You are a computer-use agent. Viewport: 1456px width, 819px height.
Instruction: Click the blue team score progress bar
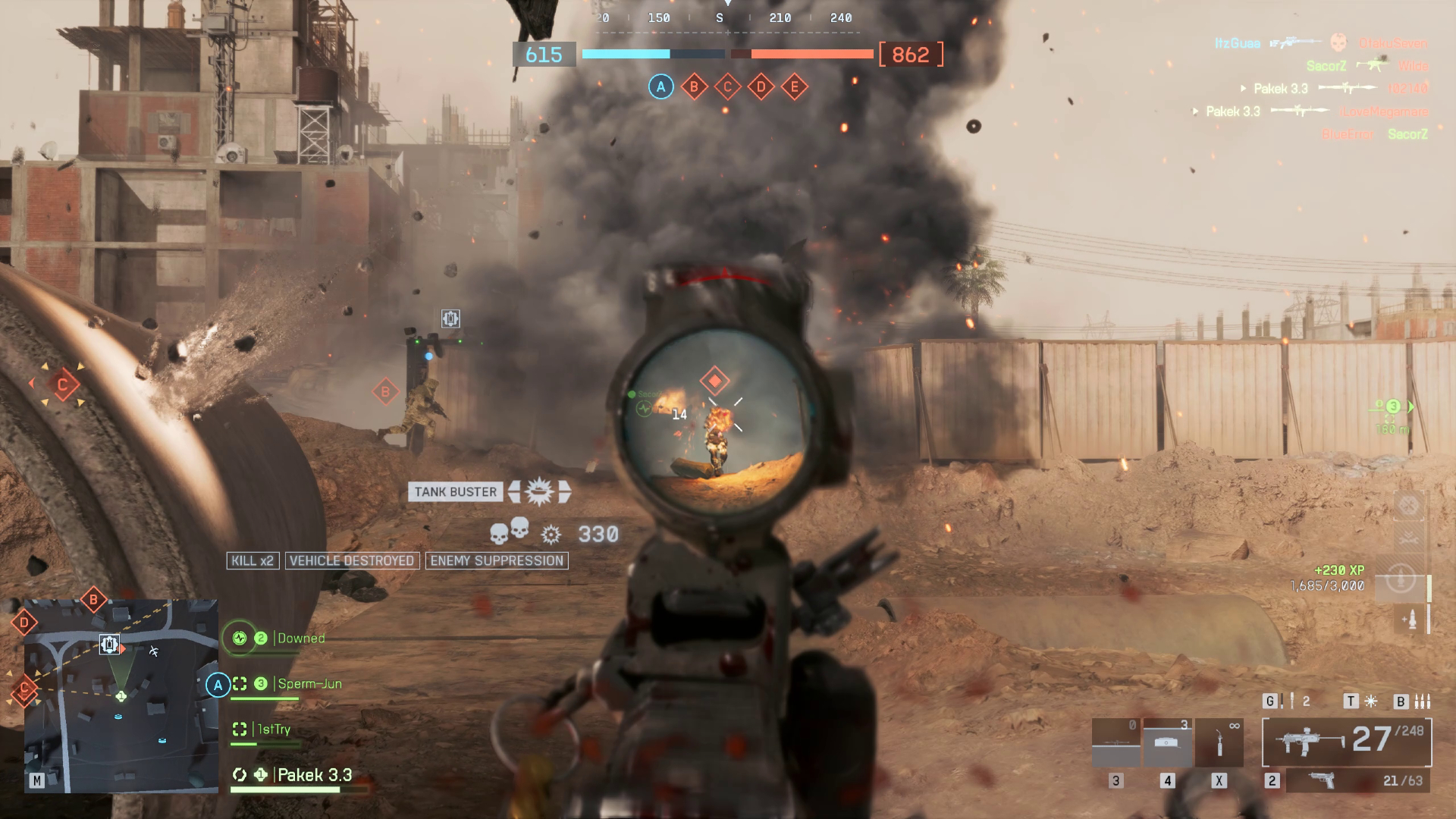[626, 54]
